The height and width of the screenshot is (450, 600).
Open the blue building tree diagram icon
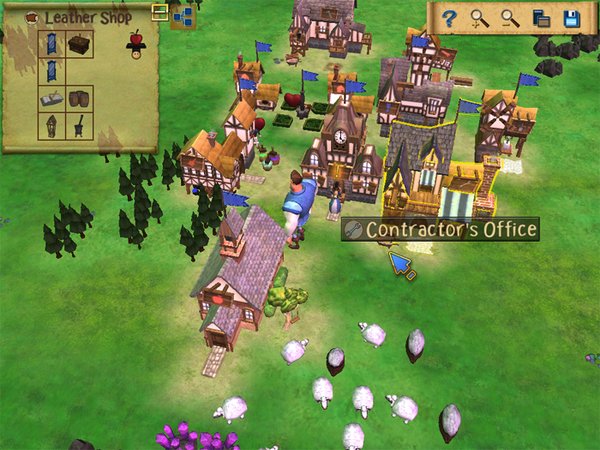(x=182, y=15)
